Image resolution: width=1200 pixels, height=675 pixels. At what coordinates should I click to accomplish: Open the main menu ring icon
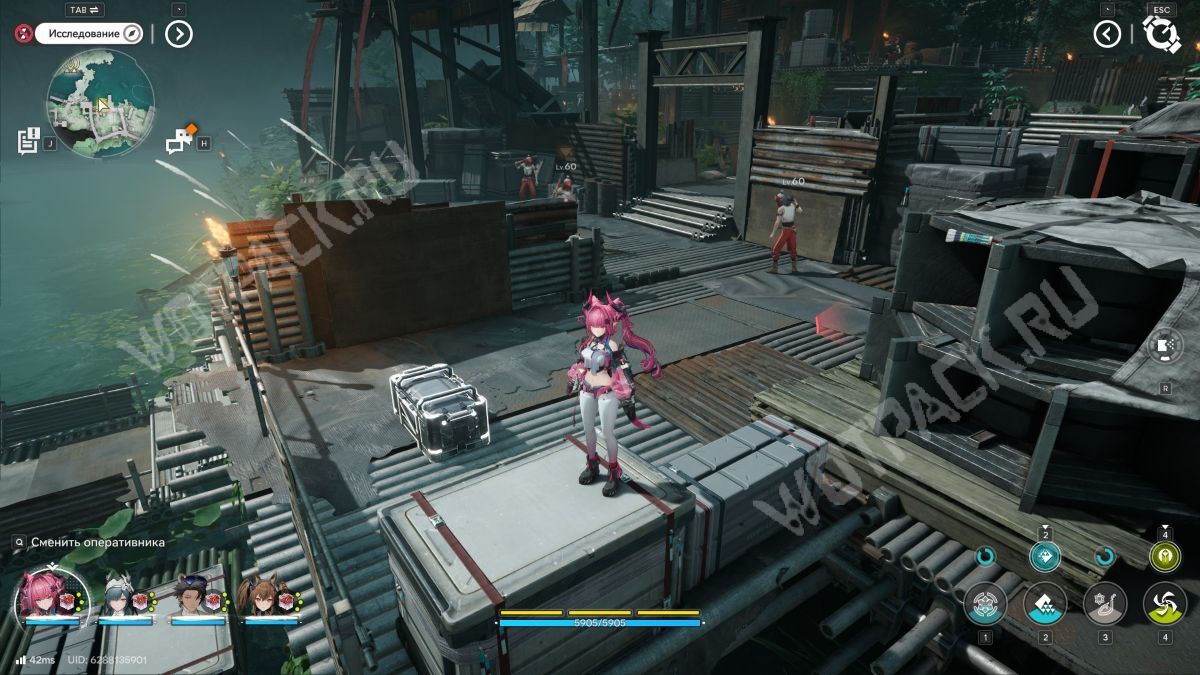1162,34
